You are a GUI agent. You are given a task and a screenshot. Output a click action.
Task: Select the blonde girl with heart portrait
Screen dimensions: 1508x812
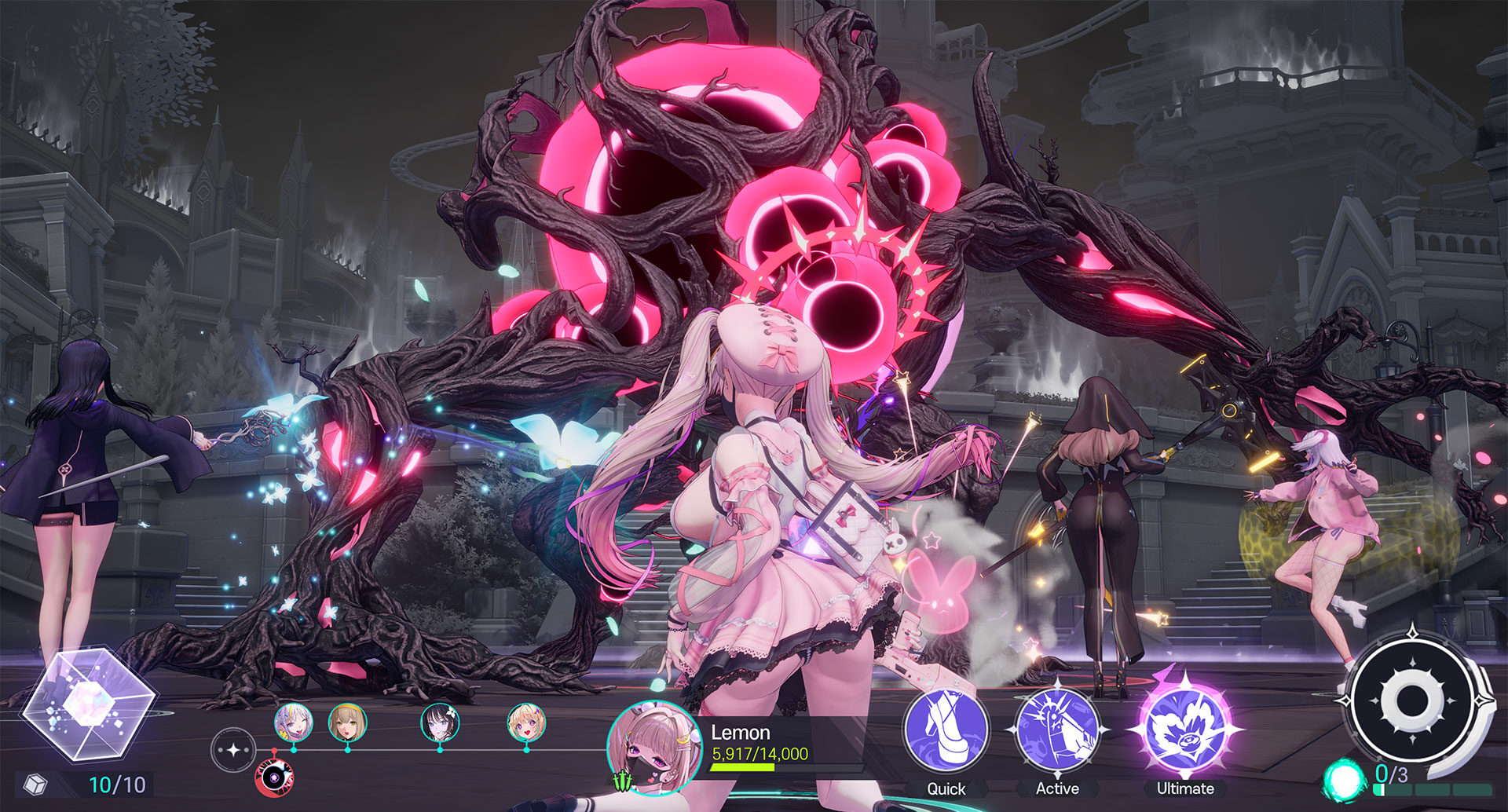tap(526, 722)
